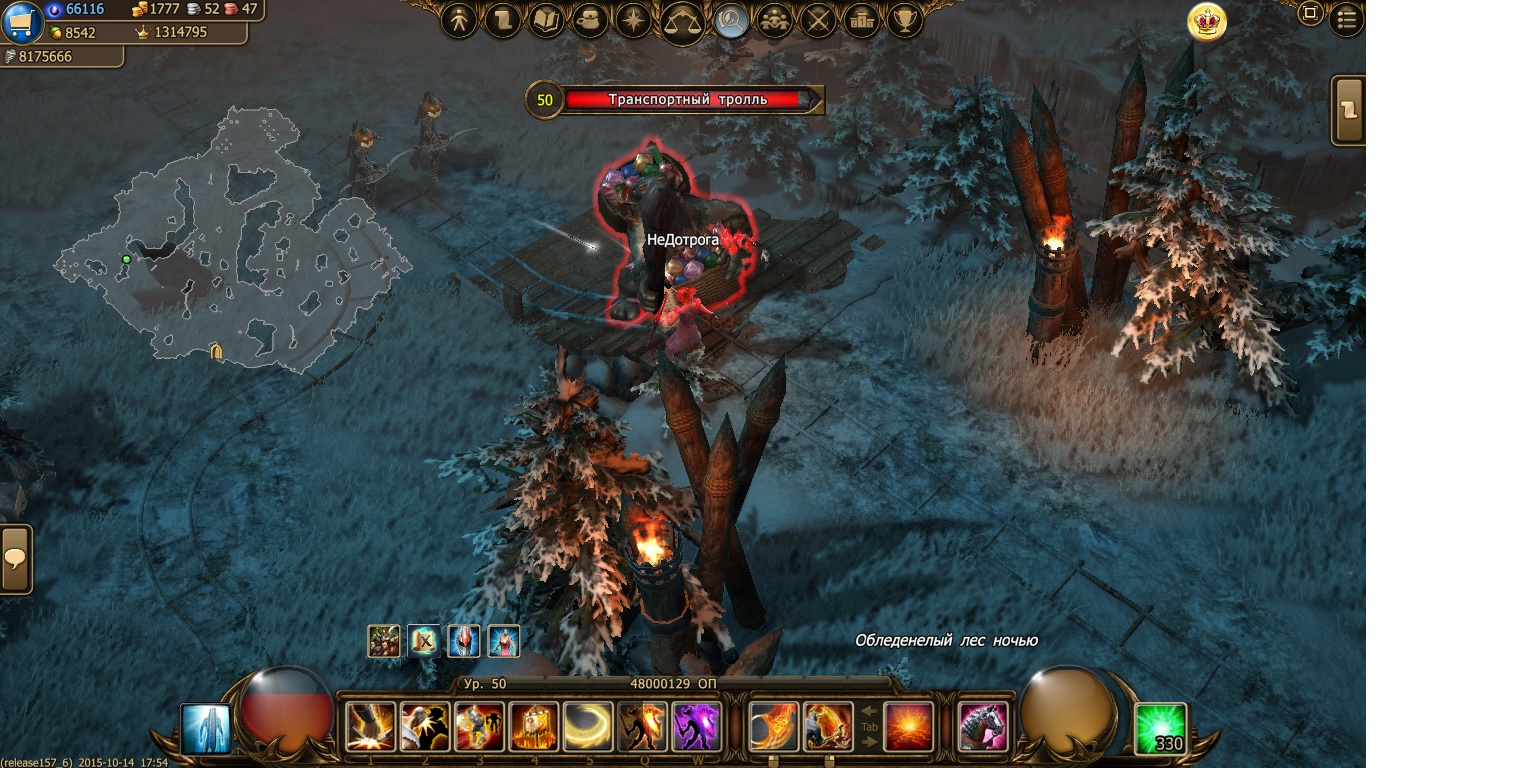The width and height of the screenshot is (1540, 768).
Task: Click the gold crown premium icon
Action: (1207, 21)
